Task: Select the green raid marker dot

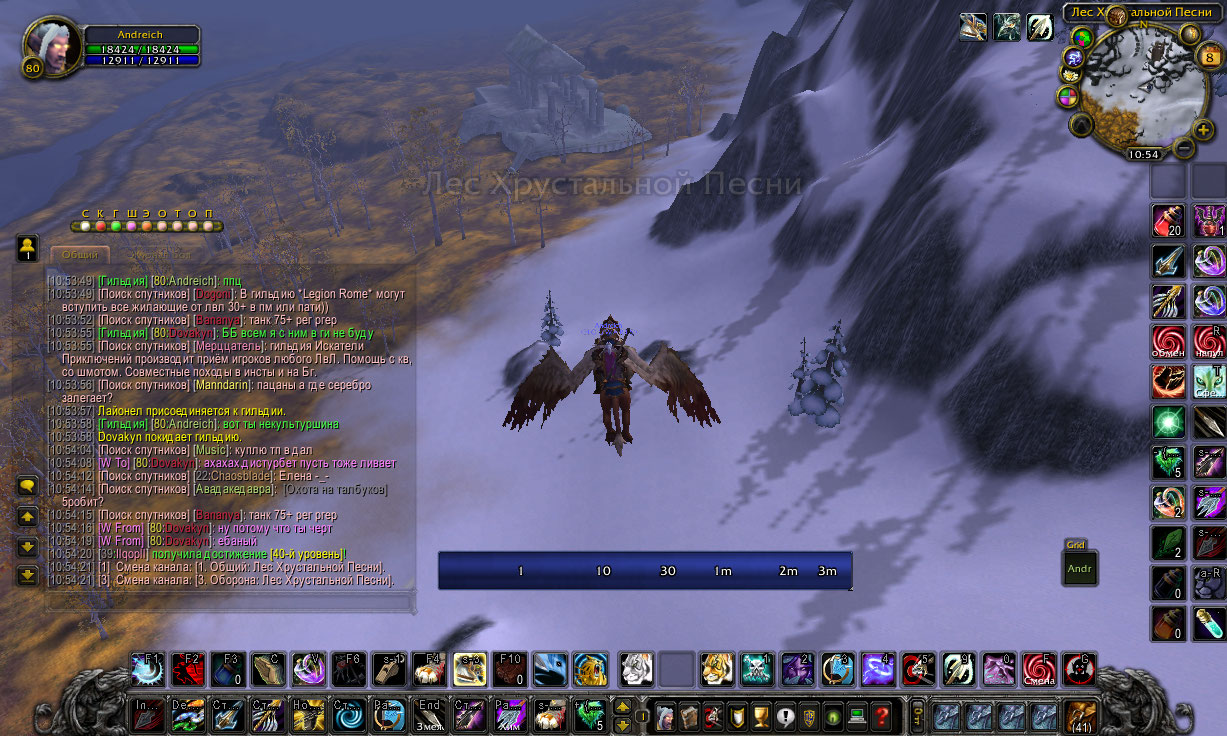Action: [115, 226]
